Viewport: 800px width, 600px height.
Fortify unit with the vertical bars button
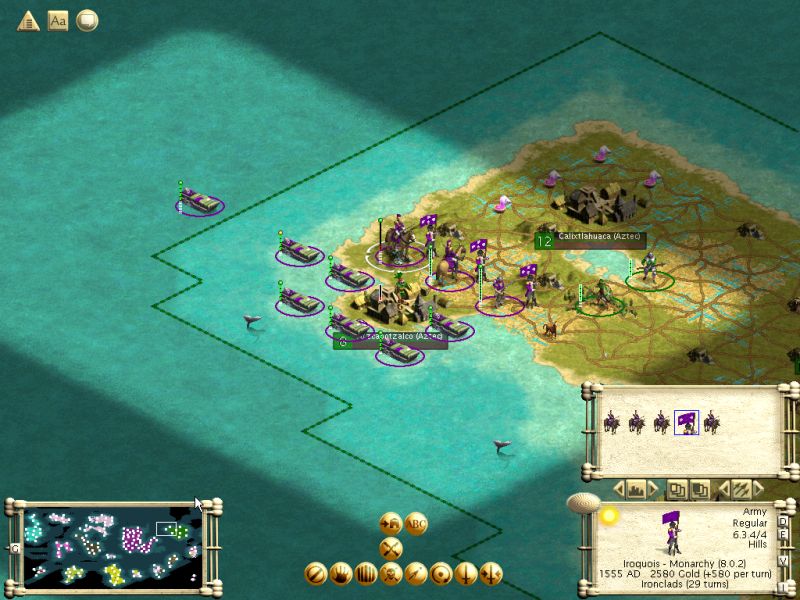click(x=366, y=574)
